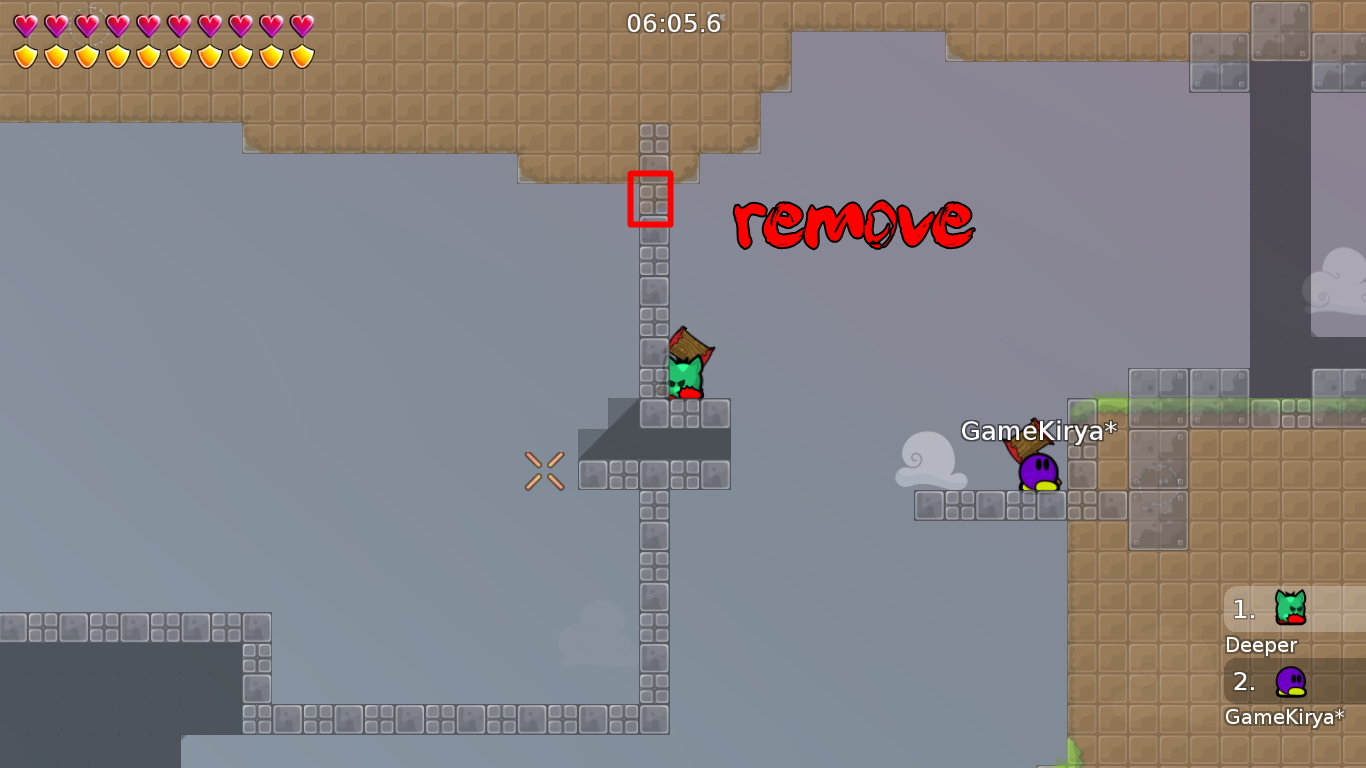Click the block inside the red square marker
Image resolution: width=1366 pixels, height=768 pixels.
pyautogui.click(x=651, y=199)
